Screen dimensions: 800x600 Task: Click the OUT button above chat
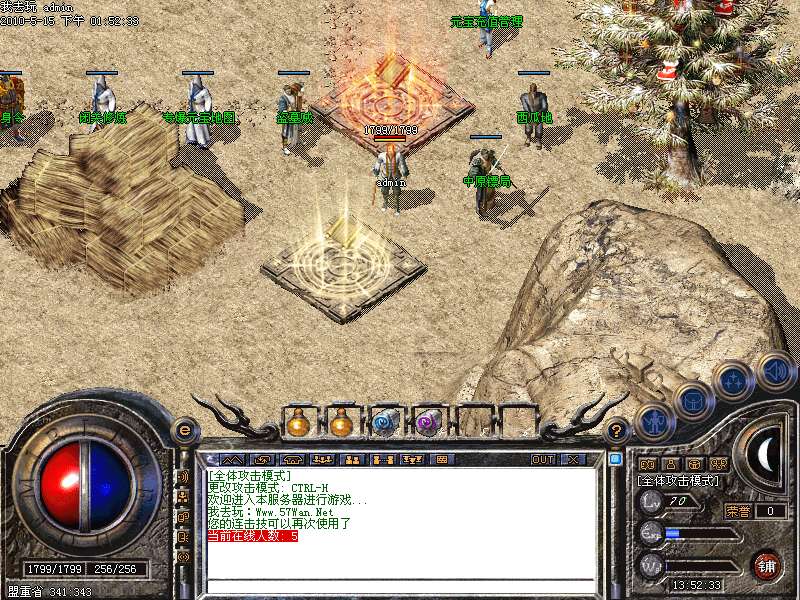(x=542, y=459)
